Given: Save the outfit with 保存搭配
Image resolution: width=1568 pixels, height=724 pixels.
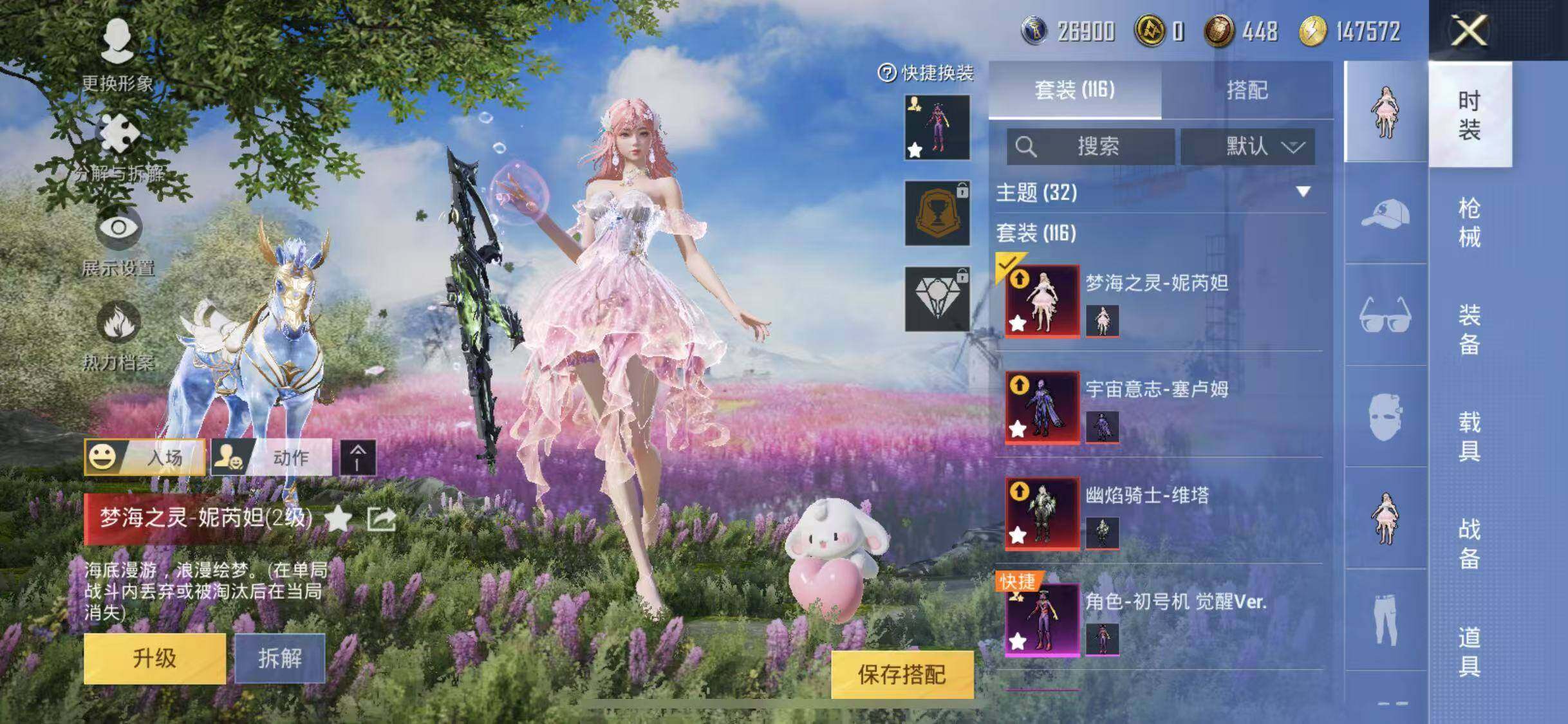Looking at the screenshot, I should [902, 674].
